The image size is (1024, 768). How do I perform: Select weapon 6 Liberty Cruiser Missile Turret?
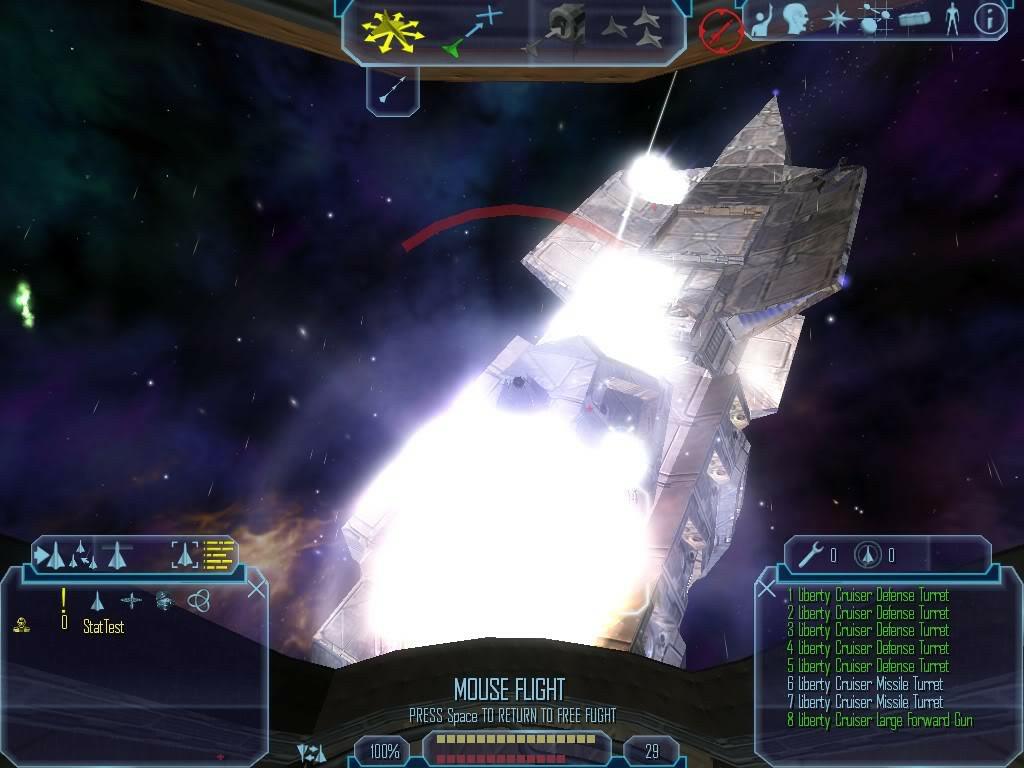tap(865, 685)
